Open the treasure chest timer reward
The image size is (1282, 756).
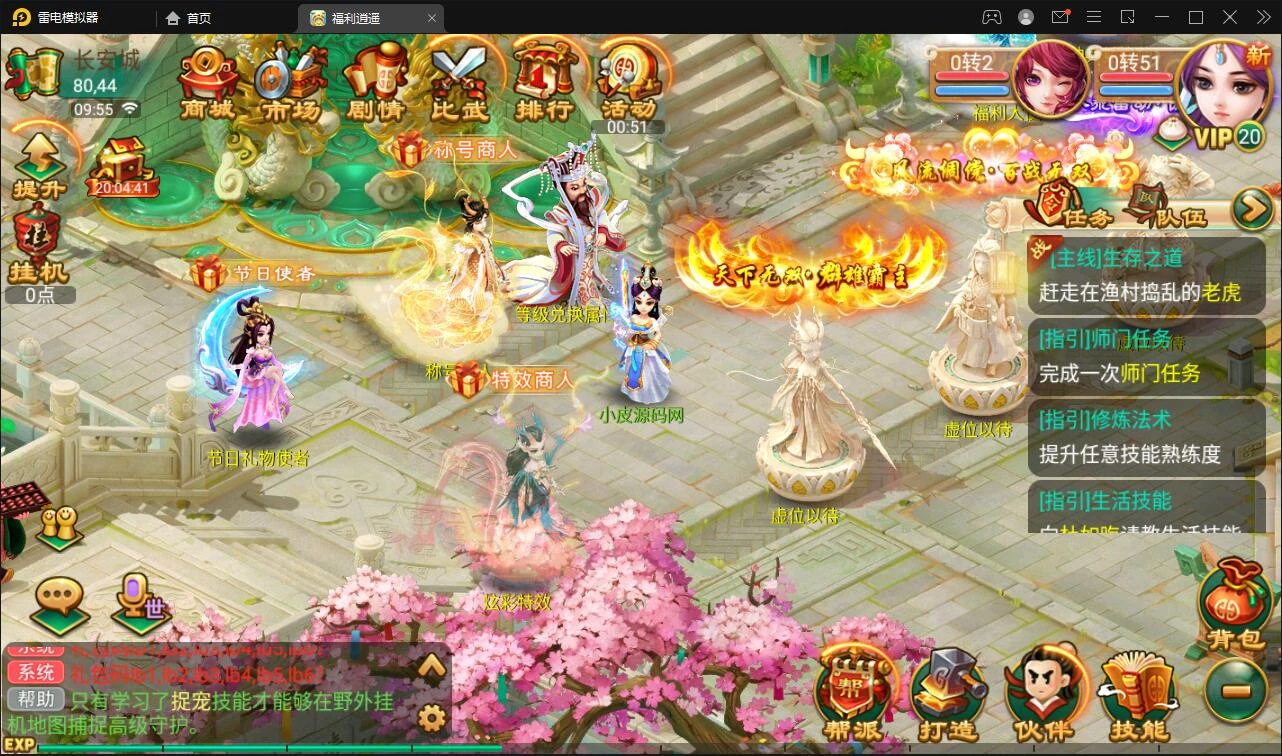[x=122, y=165]
